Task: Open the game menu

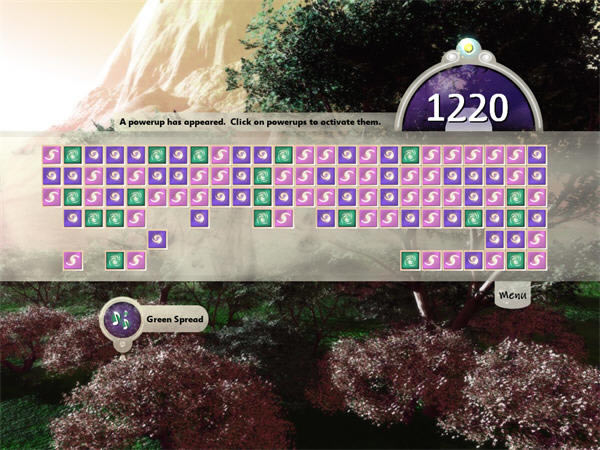Action: 512,296
